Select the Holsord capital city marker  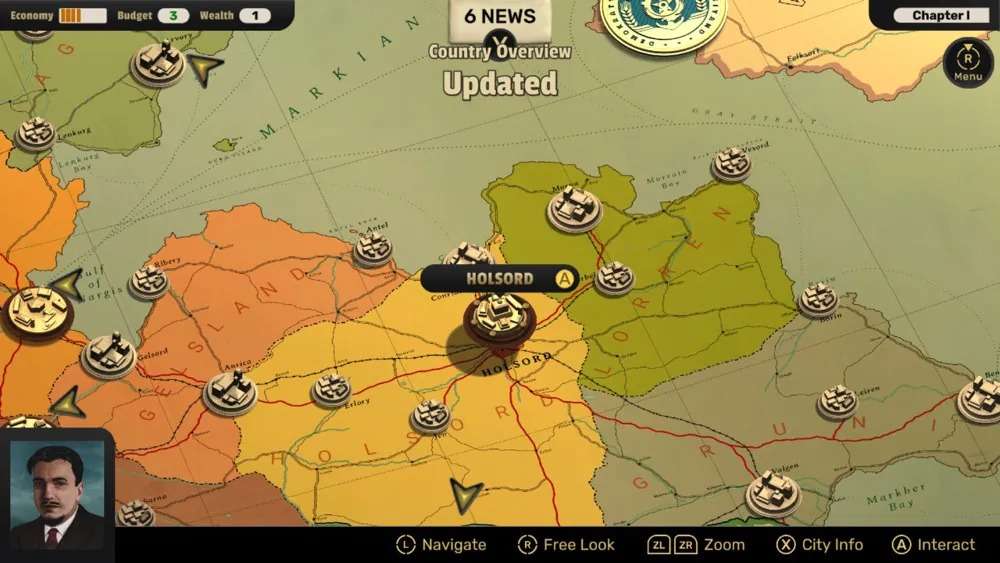(x=499, y=317)
